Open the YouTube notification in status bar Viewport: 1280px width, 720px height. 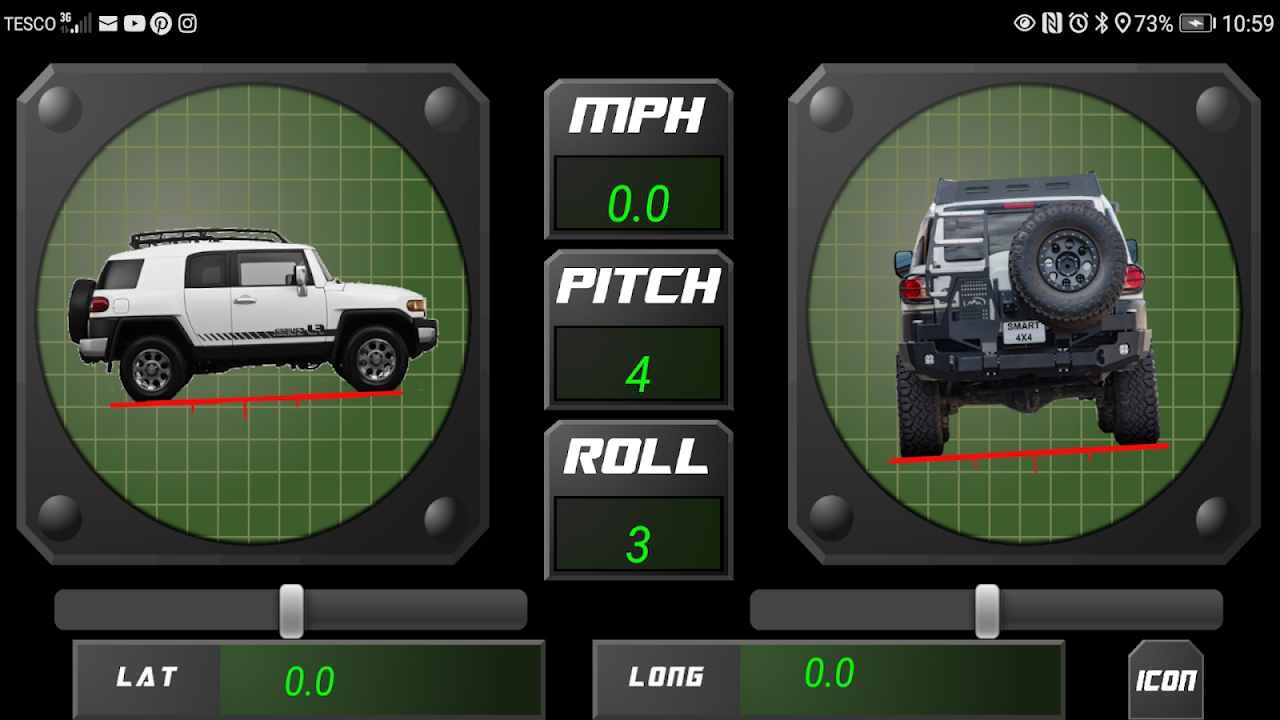tap(135, 24)
